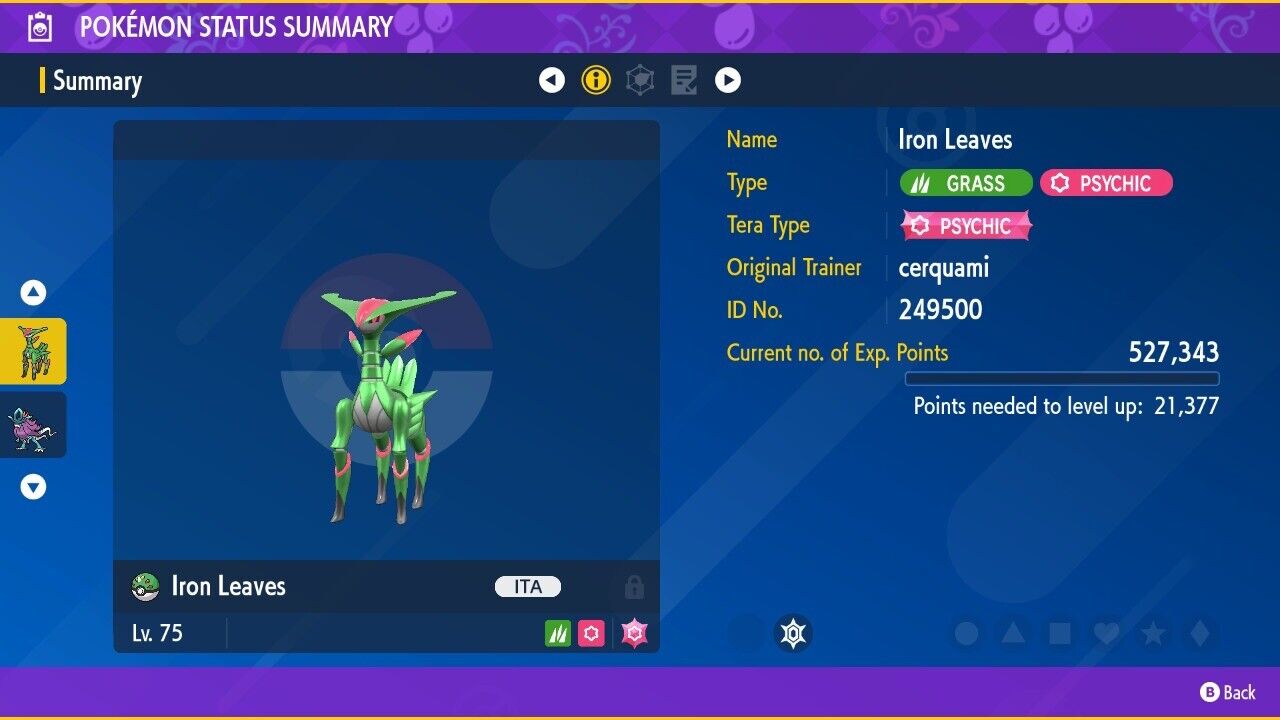The image size is (1280, 720).
Task: Click the Paldea origin mark icon
Action: tap(793, 633)
